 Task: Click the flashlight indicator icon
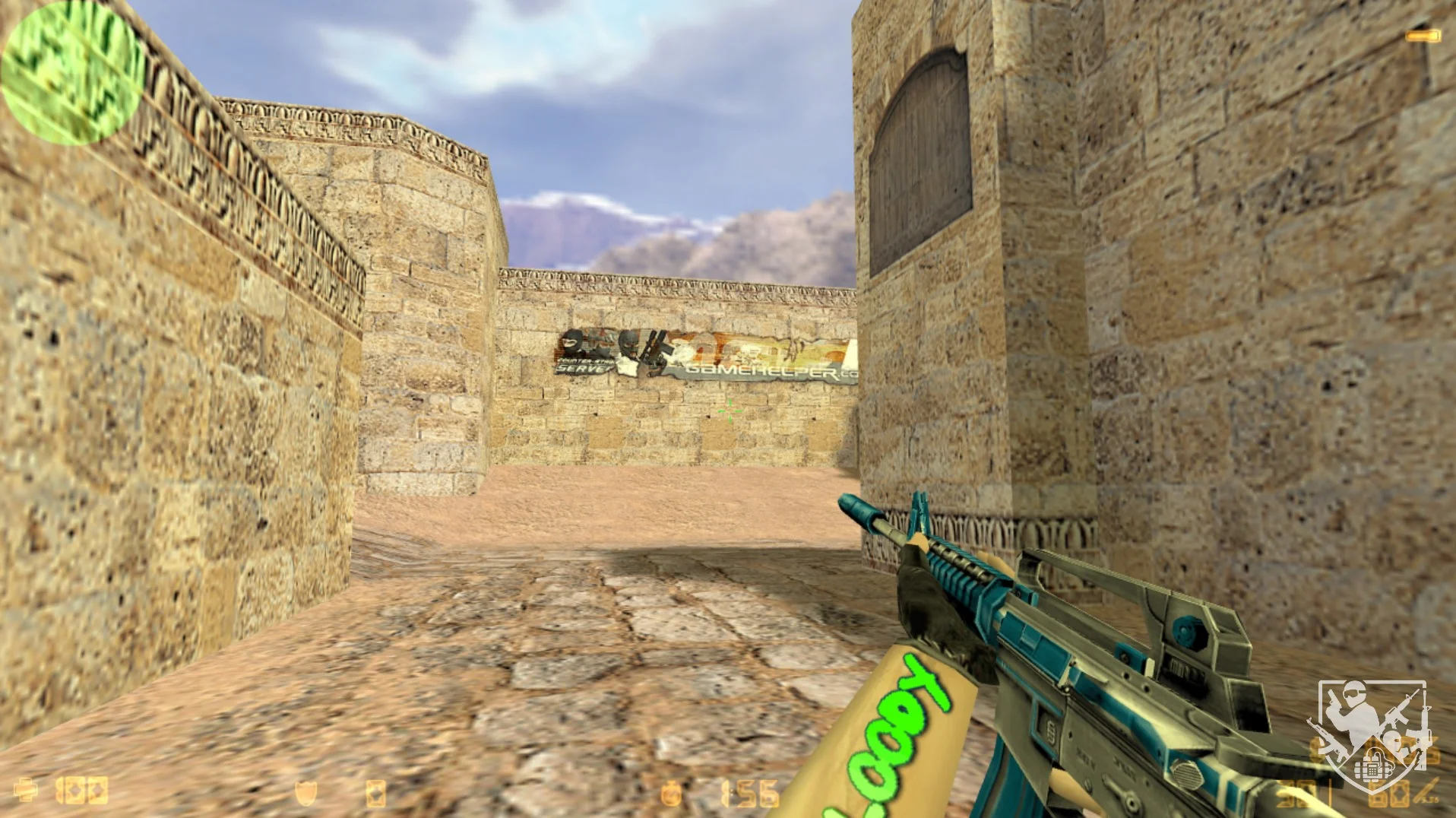[x=1423, y=36]
